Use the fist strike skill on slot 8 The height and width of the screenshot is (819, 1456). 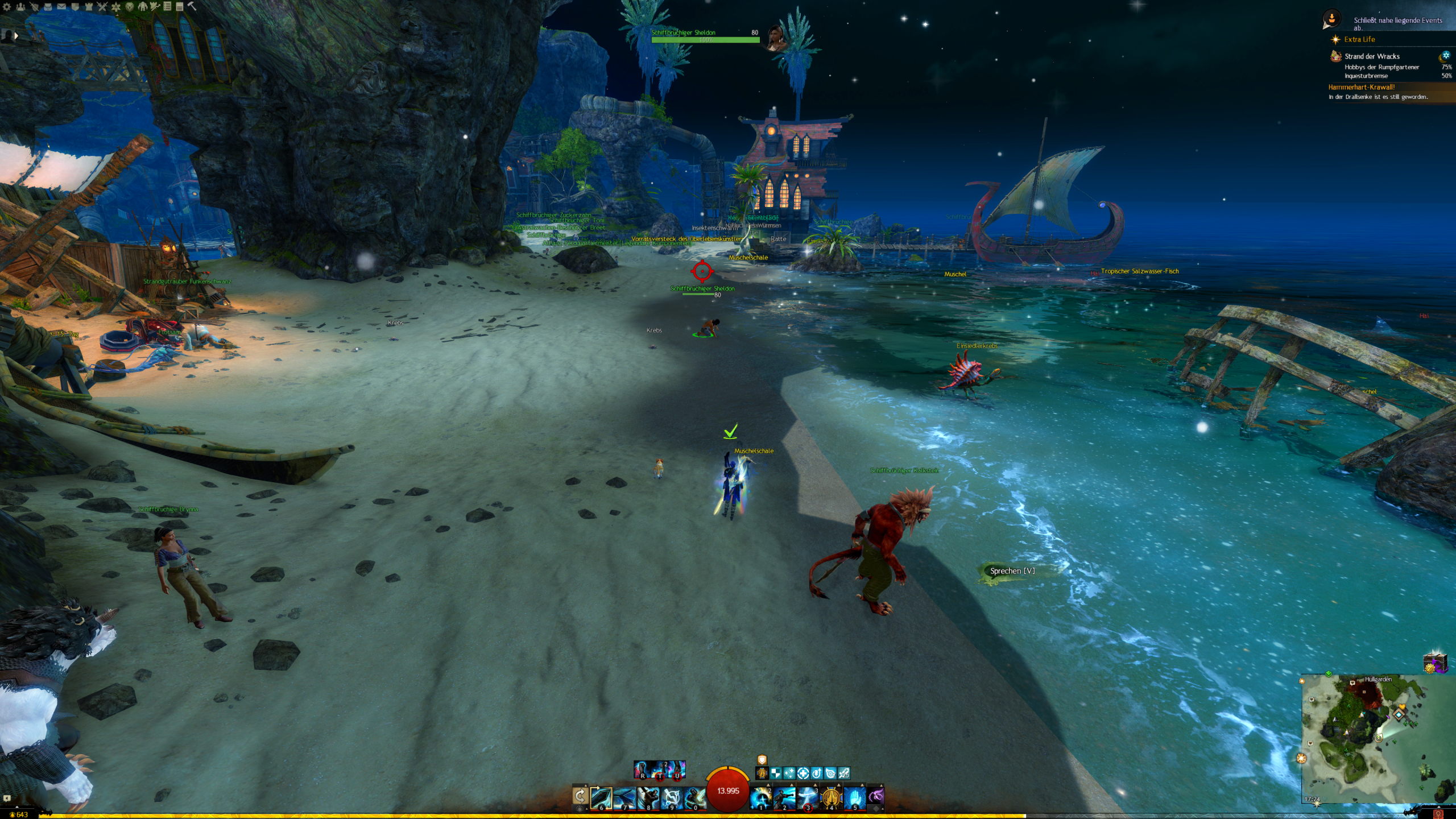[x=648, y=797]
